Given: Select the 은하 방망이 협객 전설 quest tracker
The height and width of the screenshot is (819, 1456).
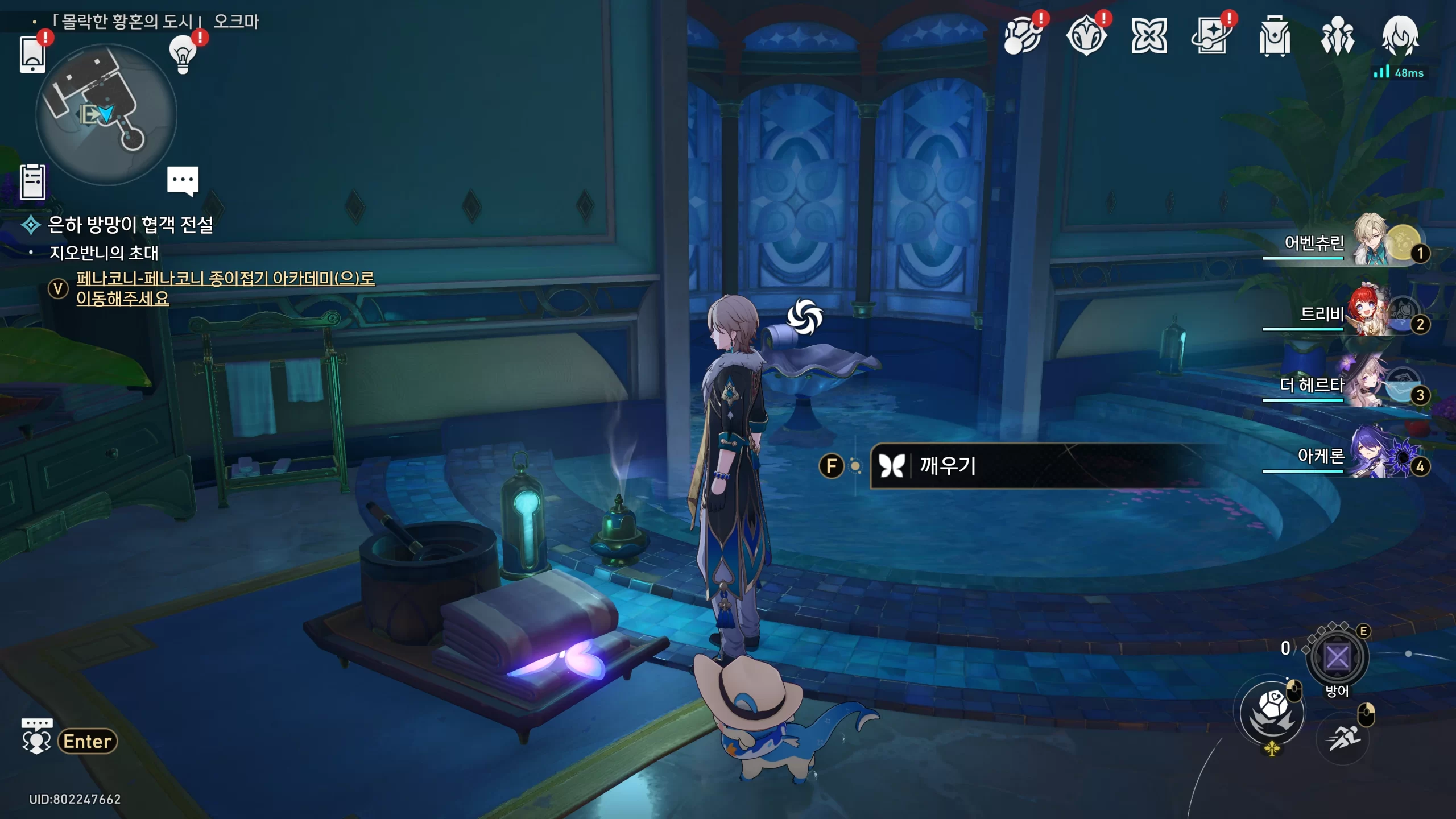Looking at the screenshot, I should click(130, 225).
